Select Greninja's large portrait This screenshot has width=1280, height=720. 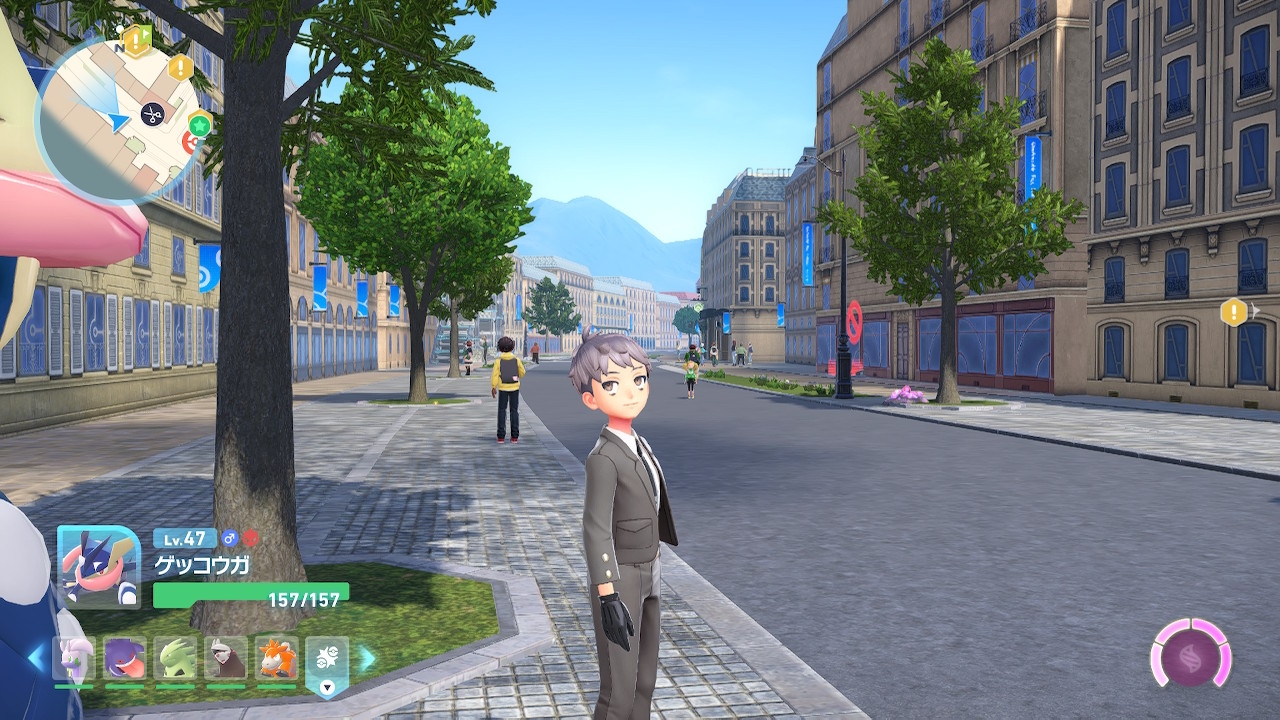[x=98, y=566]
